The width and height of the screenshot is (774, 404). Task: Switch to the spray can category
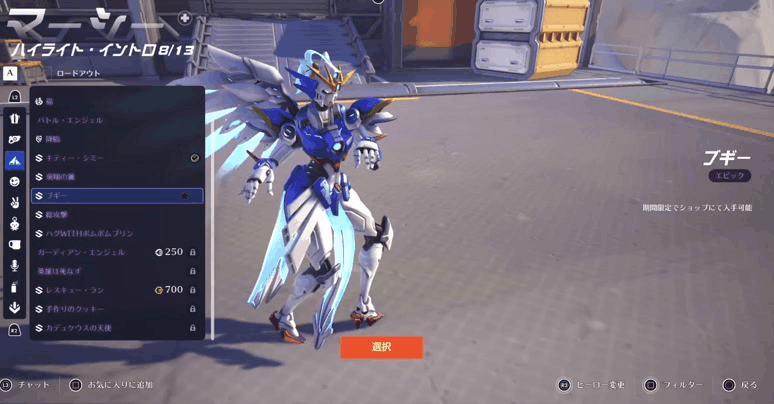pyautogui.click(x=15, y=286)
